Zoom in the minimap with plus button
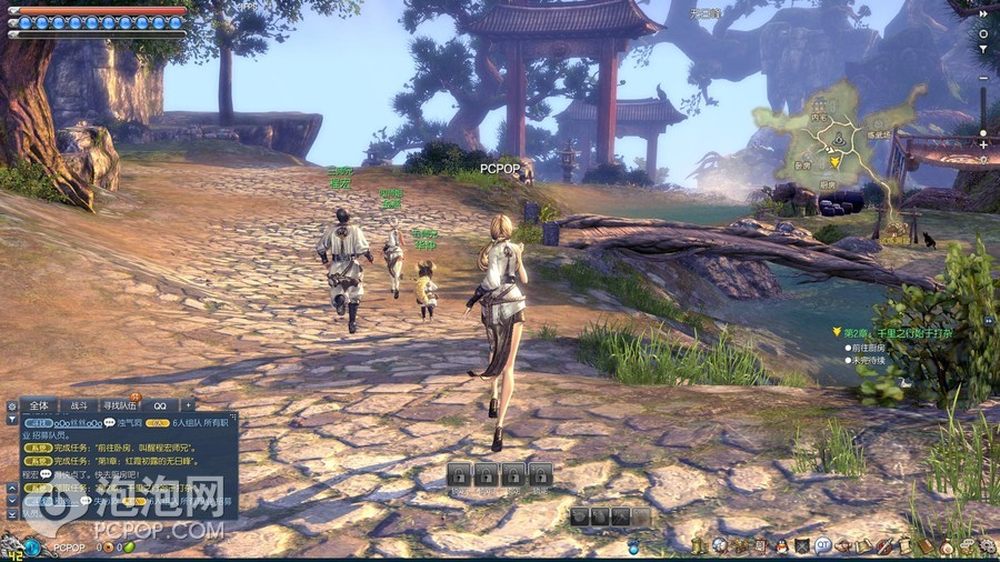The height and width of the screenshot is (562, 1000). [x=984, y=146]
